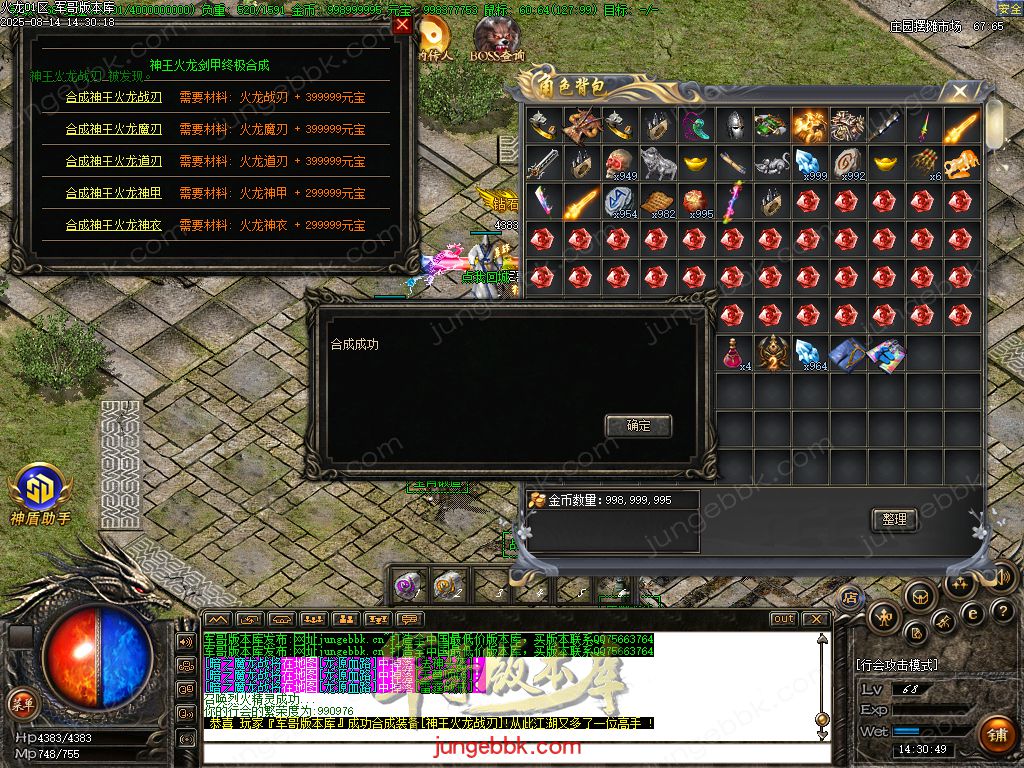
Task: Select the blue rune stone stack x954
Action: pos(619,201)
